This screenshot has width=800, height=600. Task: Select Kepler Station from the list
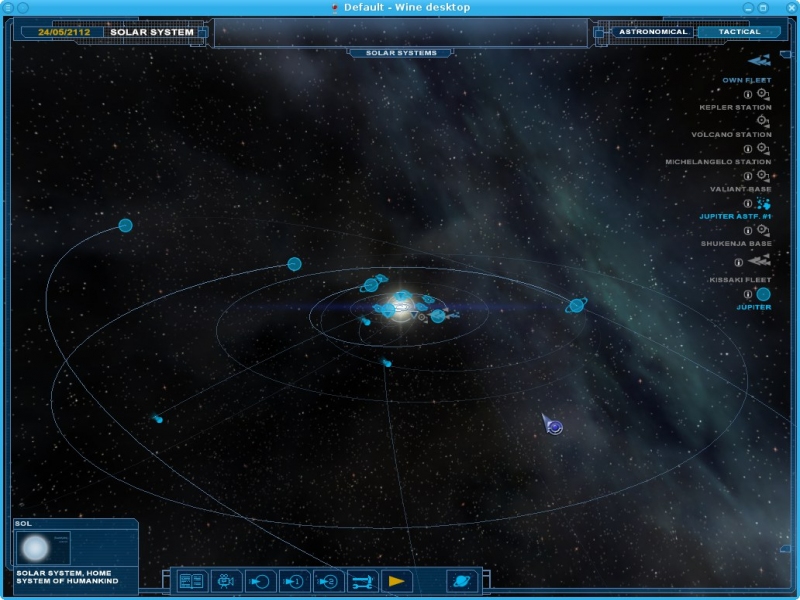pos(735,107)
